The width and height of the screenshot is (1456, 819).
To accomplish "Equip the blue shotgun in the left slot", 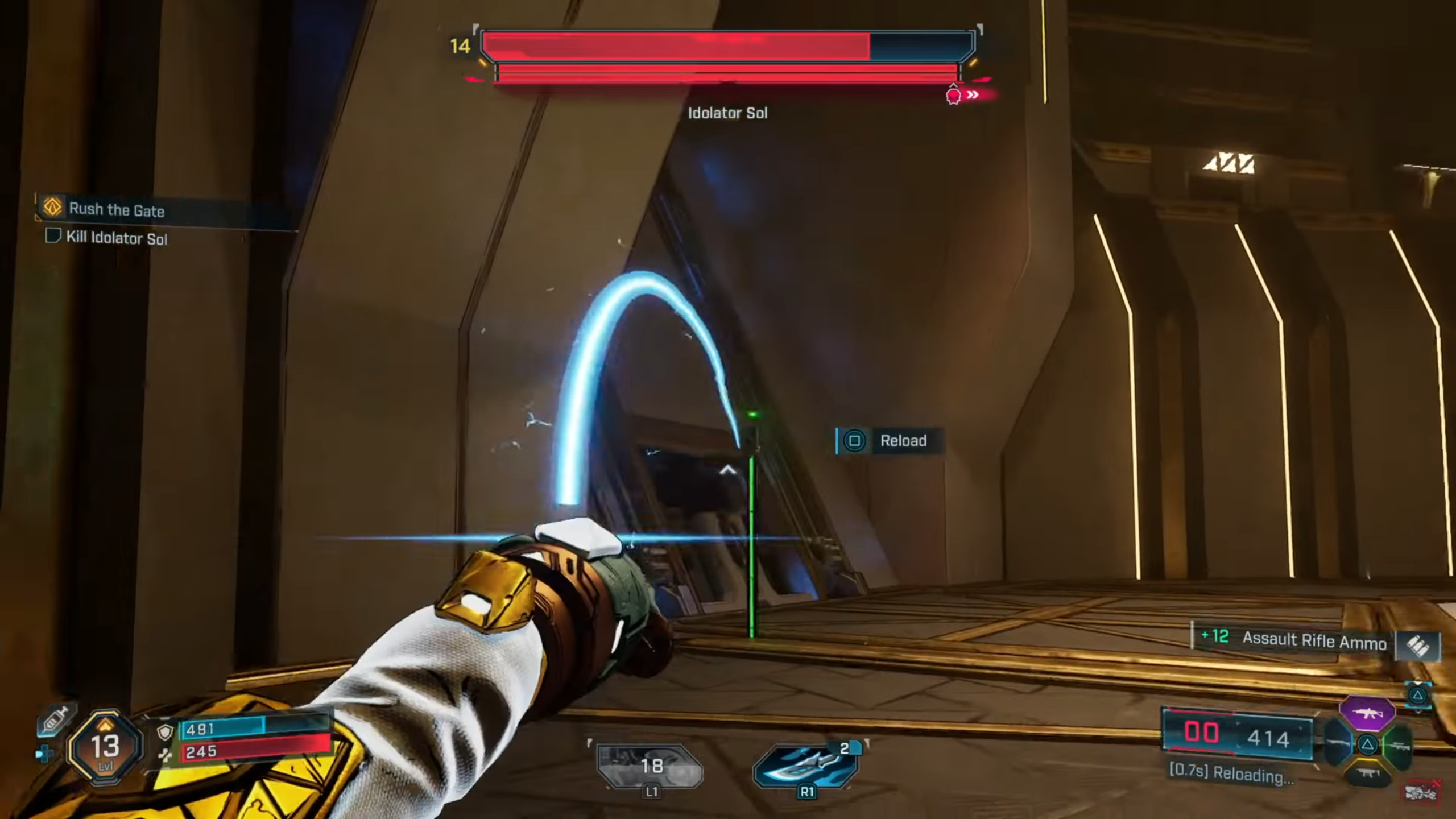I will [1337, 744].
